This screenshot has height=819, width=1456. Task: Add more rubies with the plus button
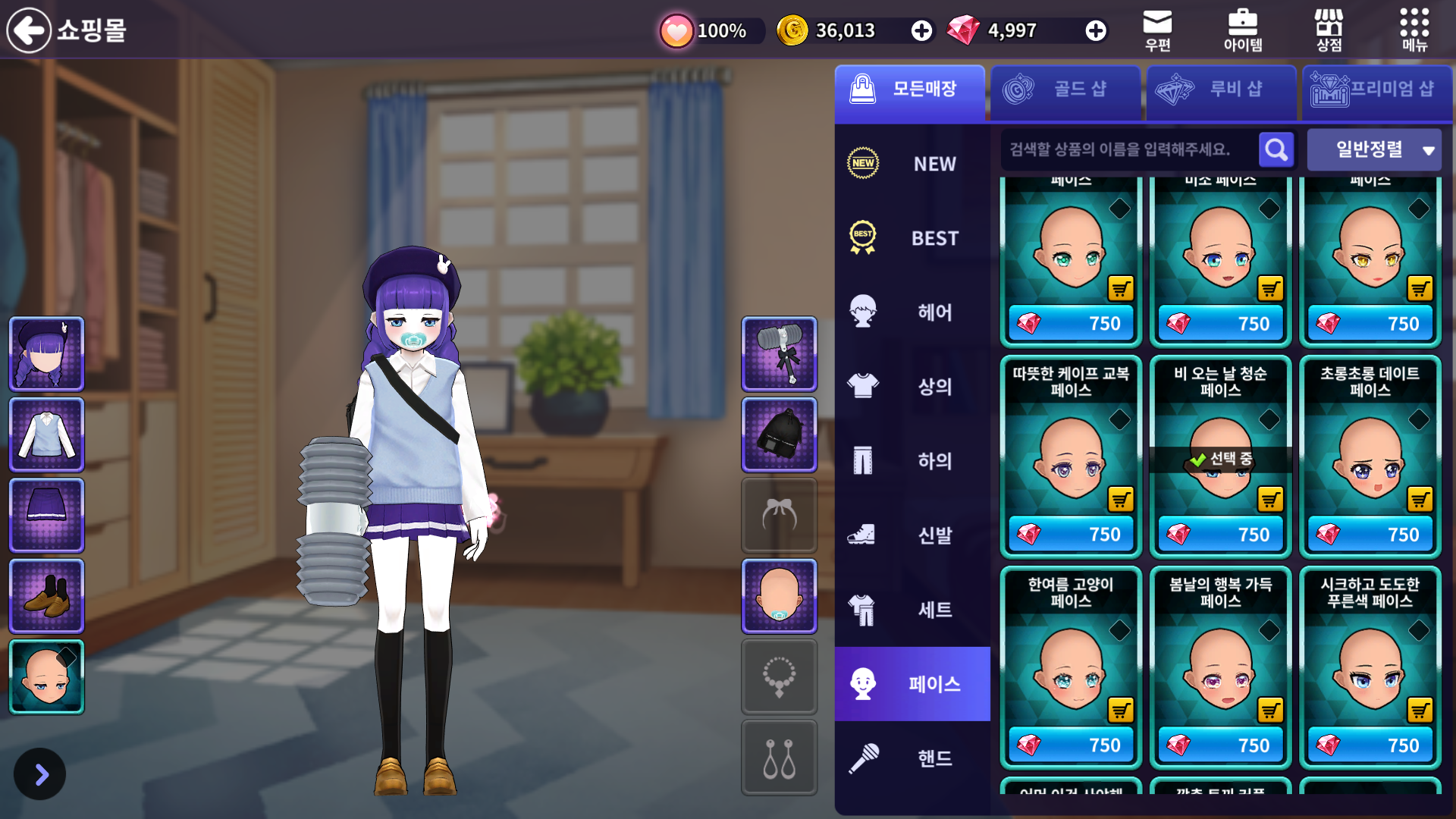coord(1095,30)
